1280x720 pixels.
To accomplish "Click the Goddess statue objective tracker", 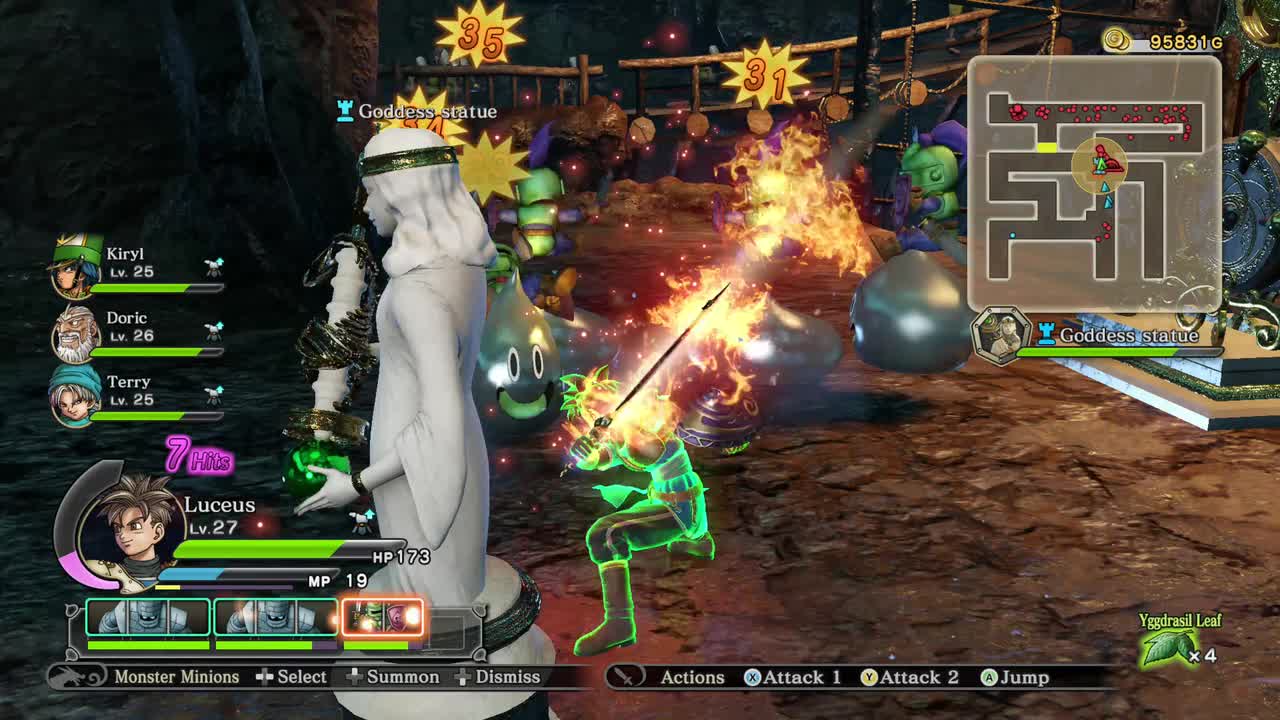I will 1100,336.
